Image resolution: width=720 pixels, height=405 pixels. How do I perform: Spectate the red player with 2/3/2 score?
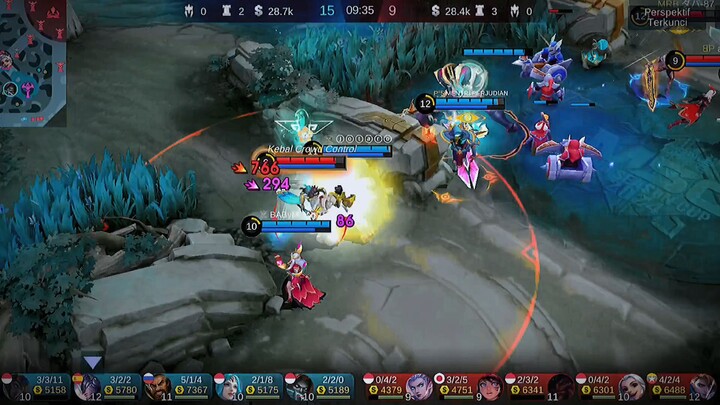coord(539,386)
